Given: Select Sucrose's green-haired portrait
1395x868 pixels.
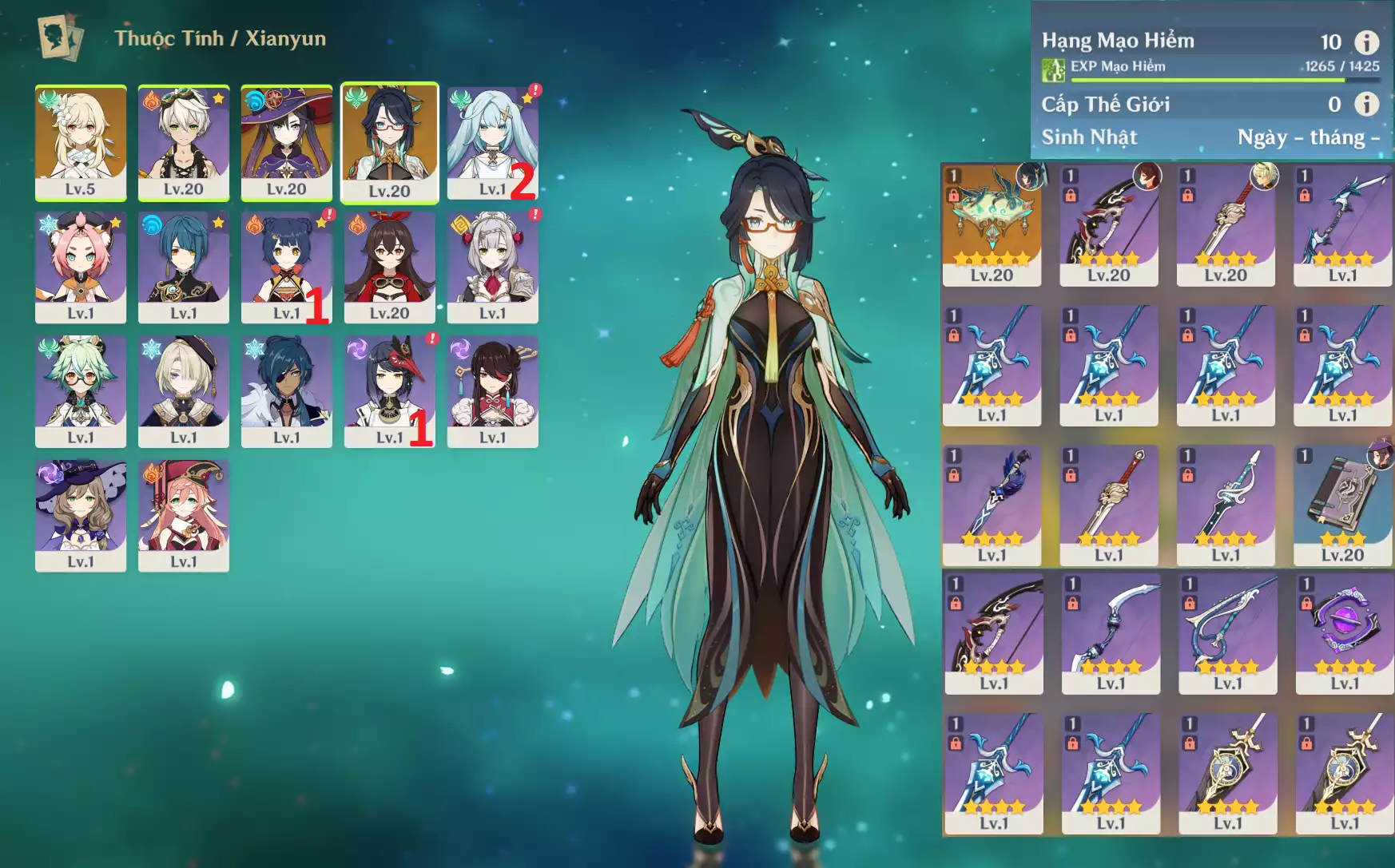Looking at the screenshot, I should [81, 390].
